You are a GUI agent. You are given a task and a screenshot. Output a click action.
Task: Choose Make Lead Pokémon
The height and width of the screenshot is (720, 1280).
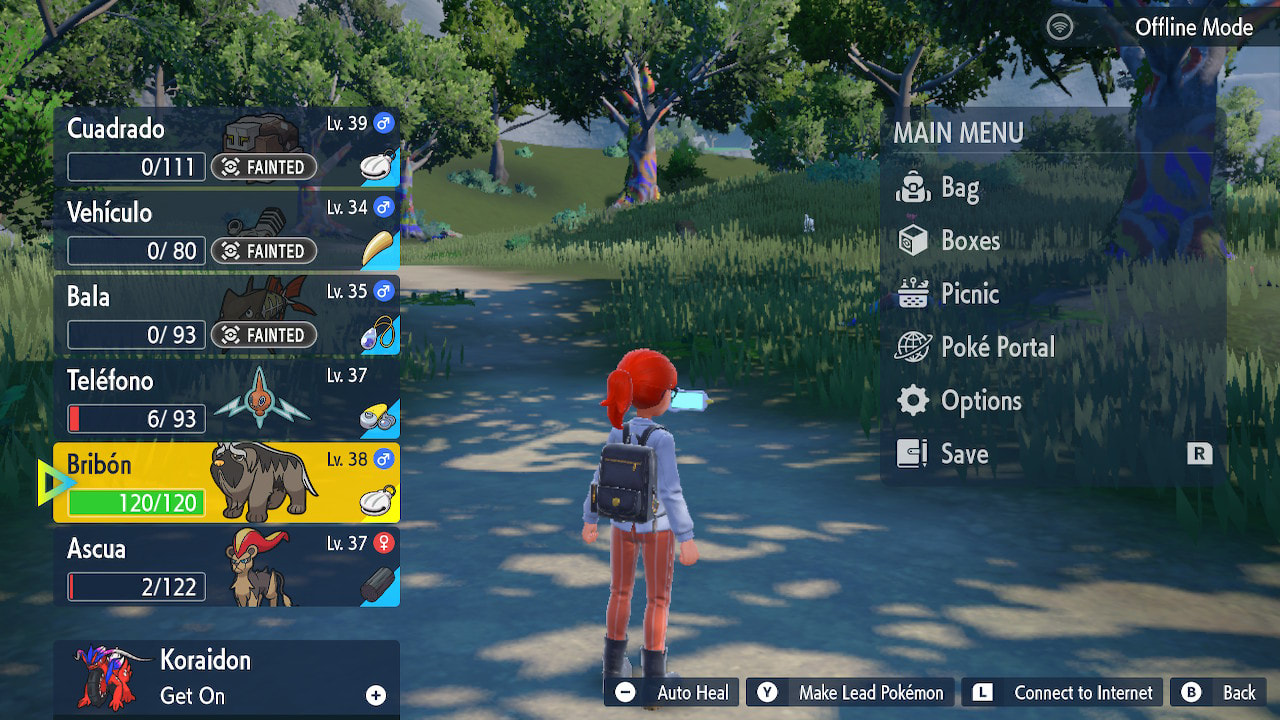(x=849, y=693)
